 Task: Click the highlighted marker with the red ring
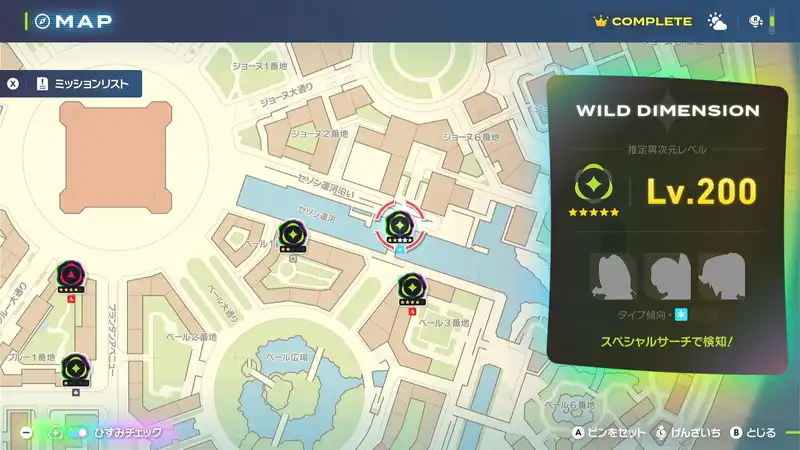coord(400,225)
